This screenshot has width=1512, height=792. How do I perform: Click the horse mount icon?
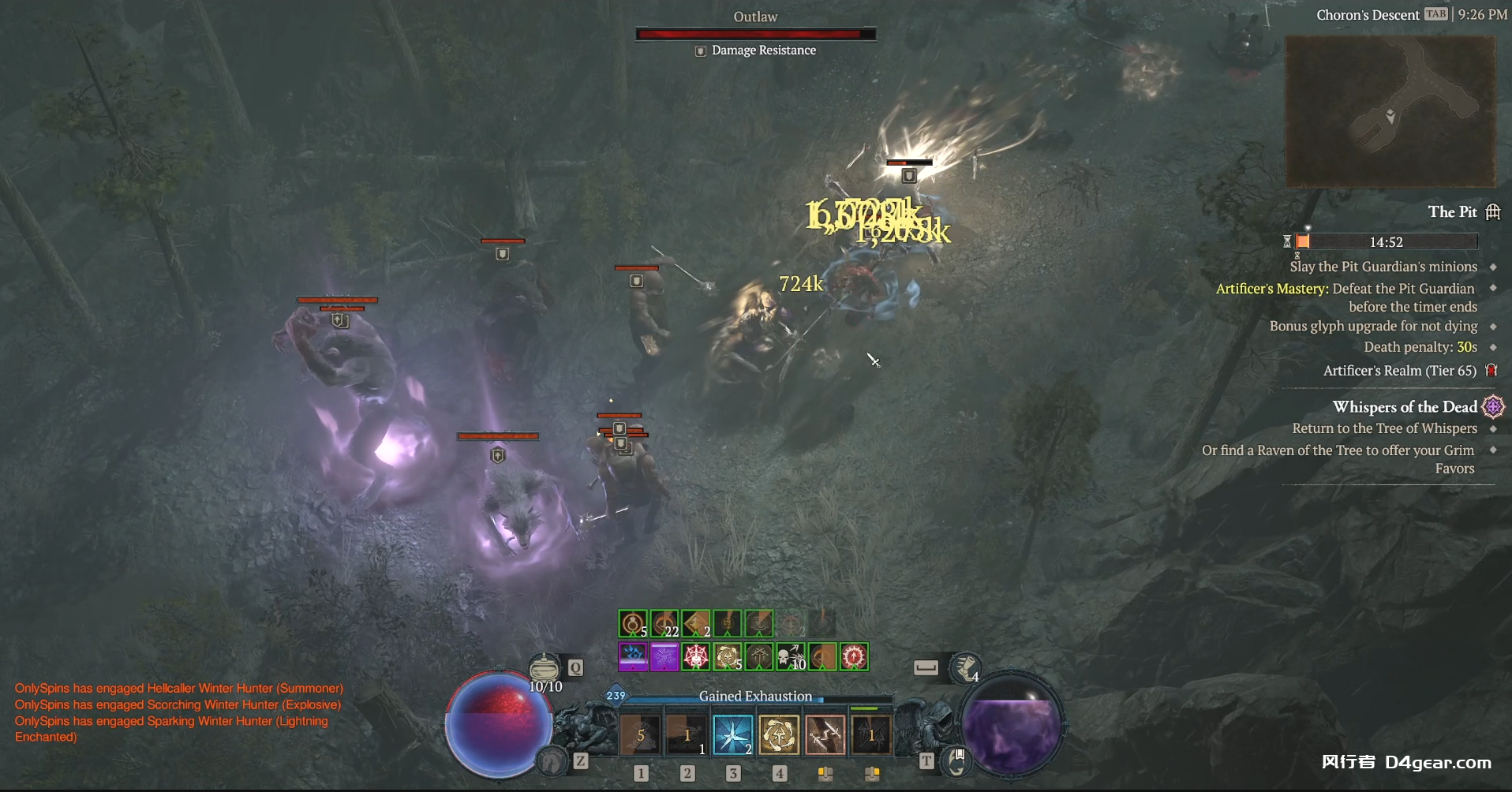(x=552, y=761)
